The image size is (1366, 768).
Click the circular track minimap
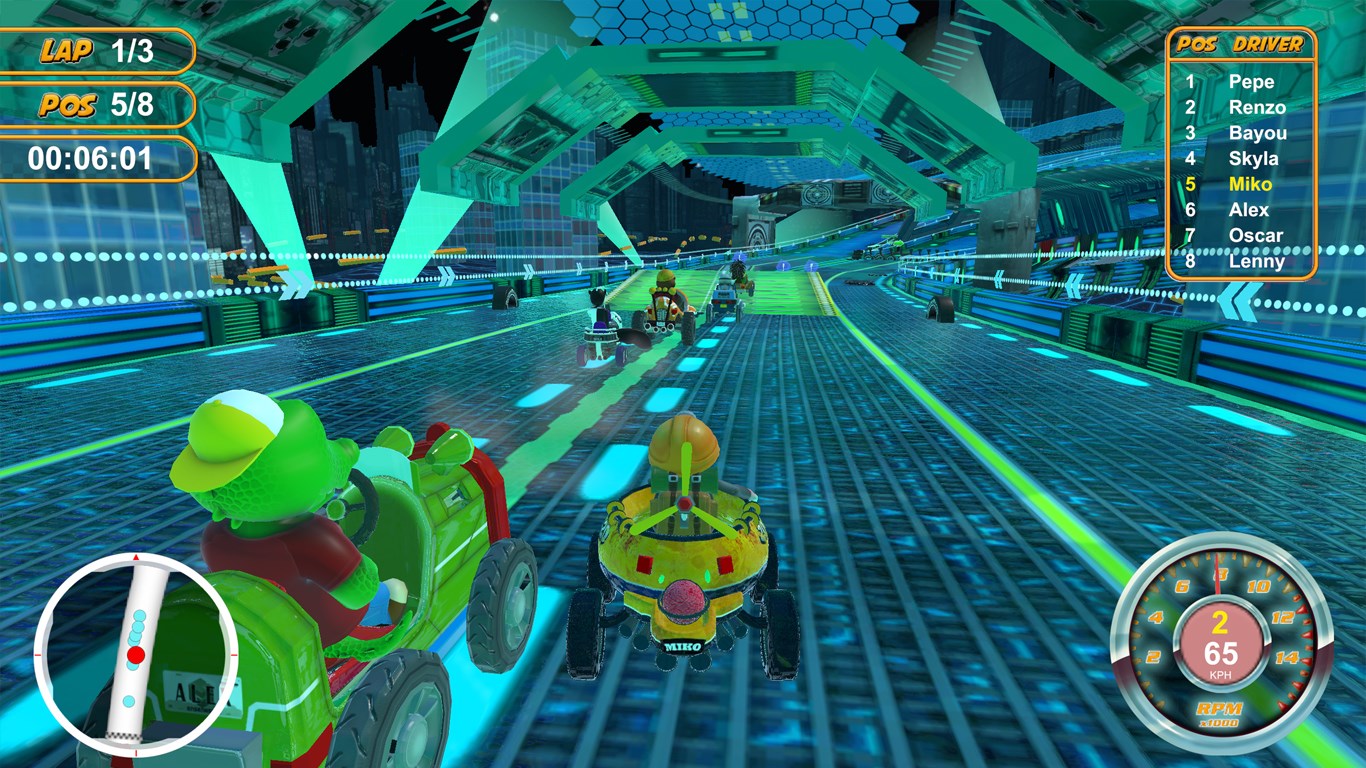click(136, 654)
